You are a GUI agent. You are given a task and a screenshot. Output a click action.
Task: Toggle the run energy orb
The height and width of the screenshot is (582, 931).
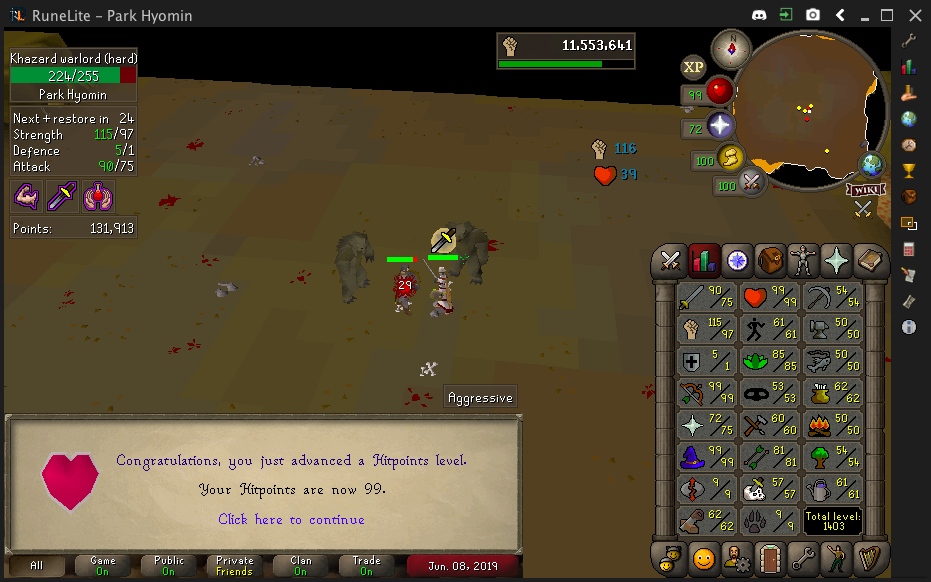coord(729,157)
